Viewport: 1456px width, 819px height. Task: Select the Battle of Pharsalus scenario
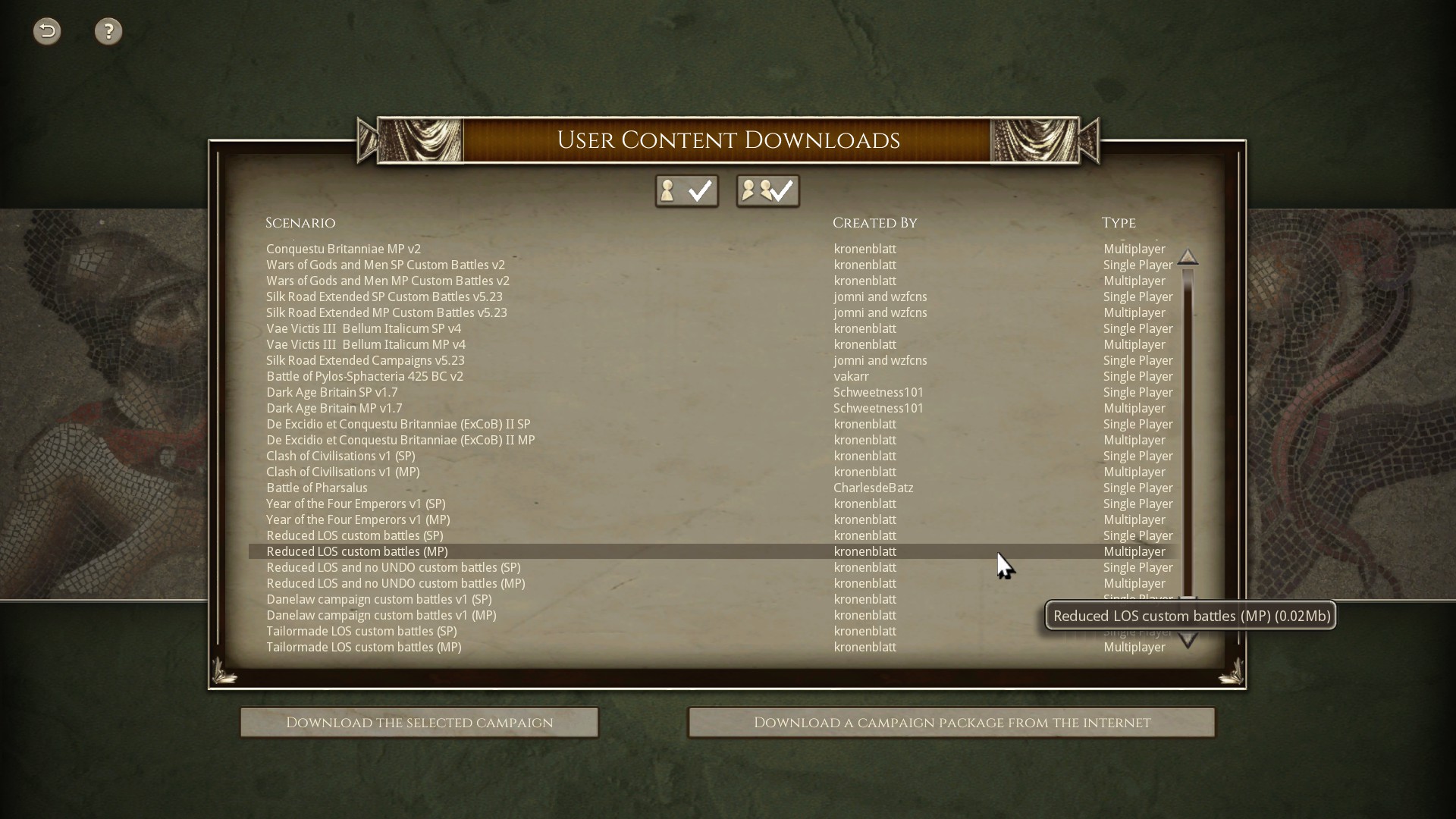coord(316,488)
